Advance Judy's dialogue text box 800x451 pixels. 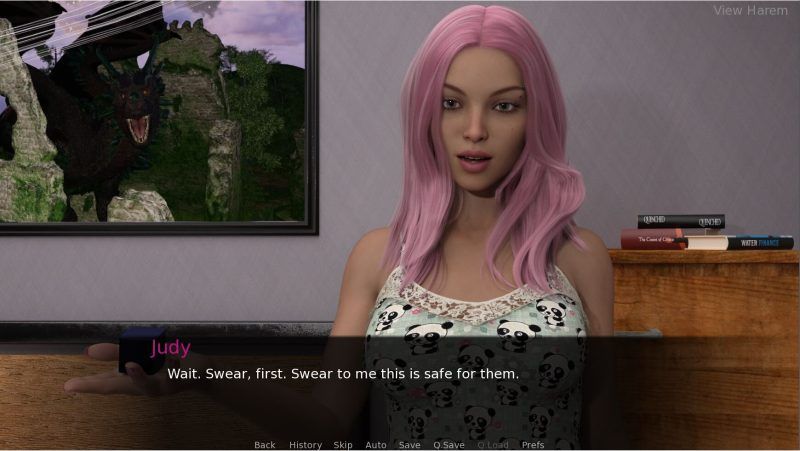400,385
